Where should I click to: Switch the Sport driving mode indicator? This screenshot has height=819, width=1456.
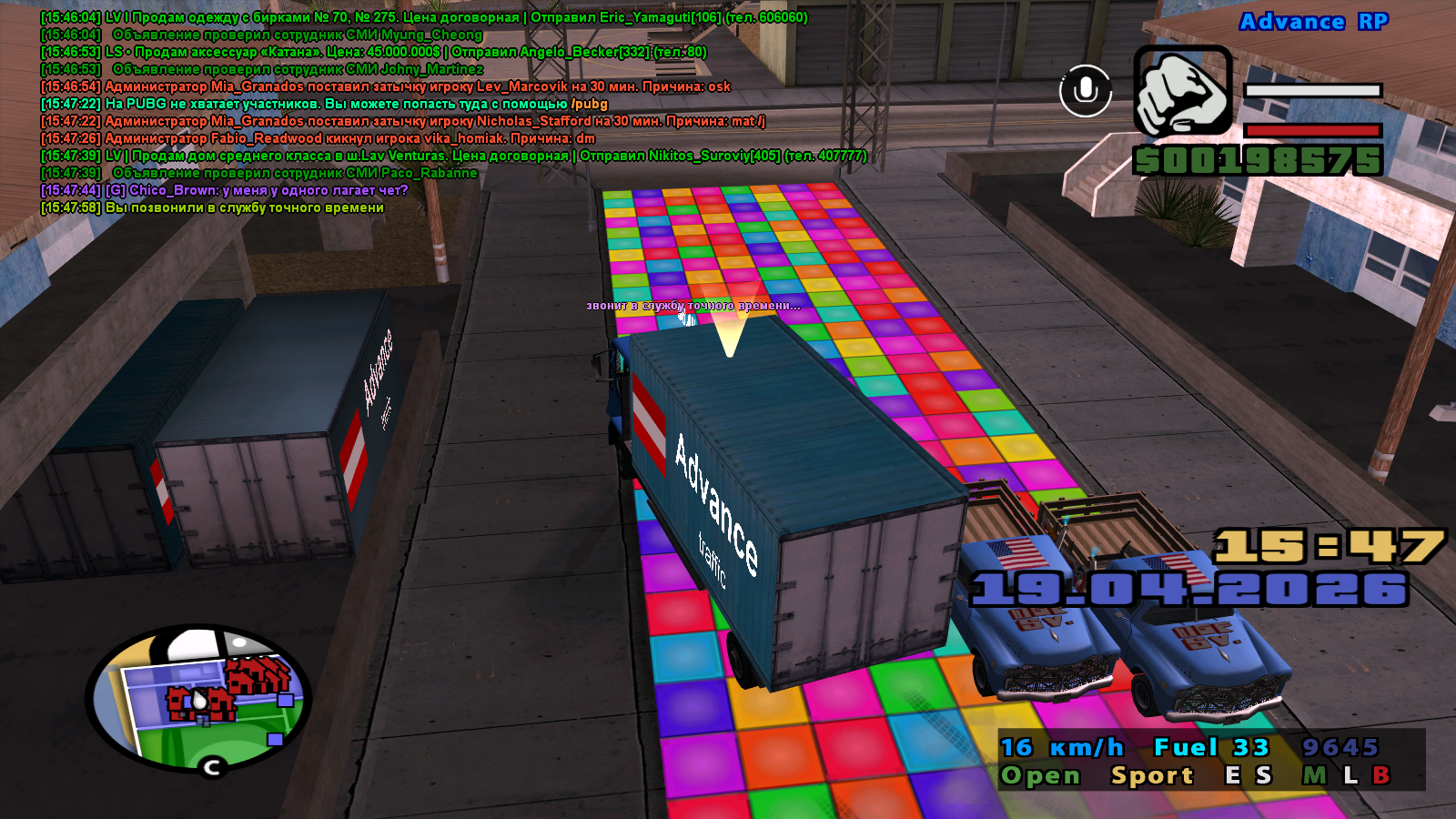tap(1151, 775)
